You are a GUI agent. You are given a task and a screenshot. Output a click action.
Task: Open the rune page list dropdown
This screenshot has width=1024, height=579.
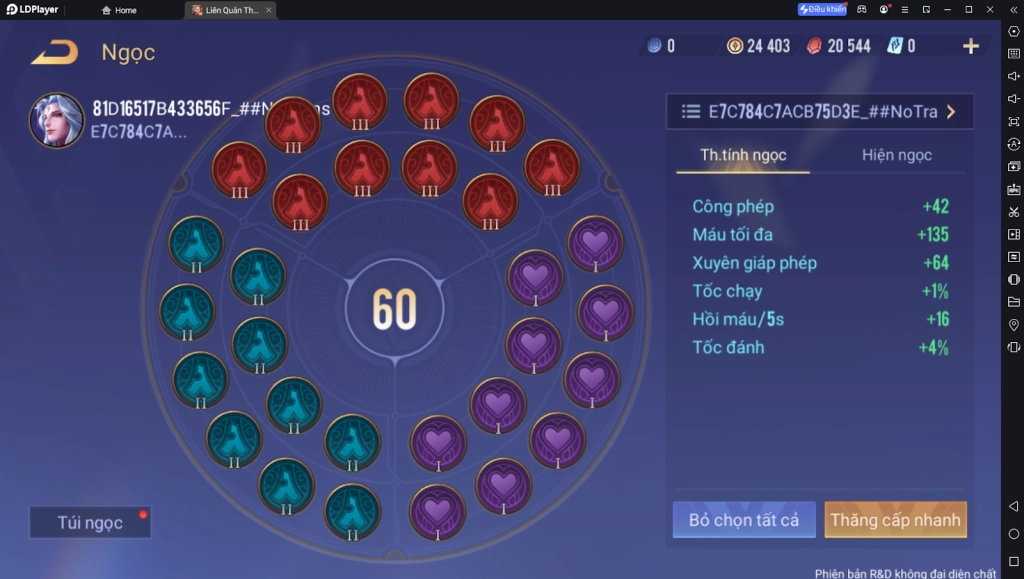819,112
